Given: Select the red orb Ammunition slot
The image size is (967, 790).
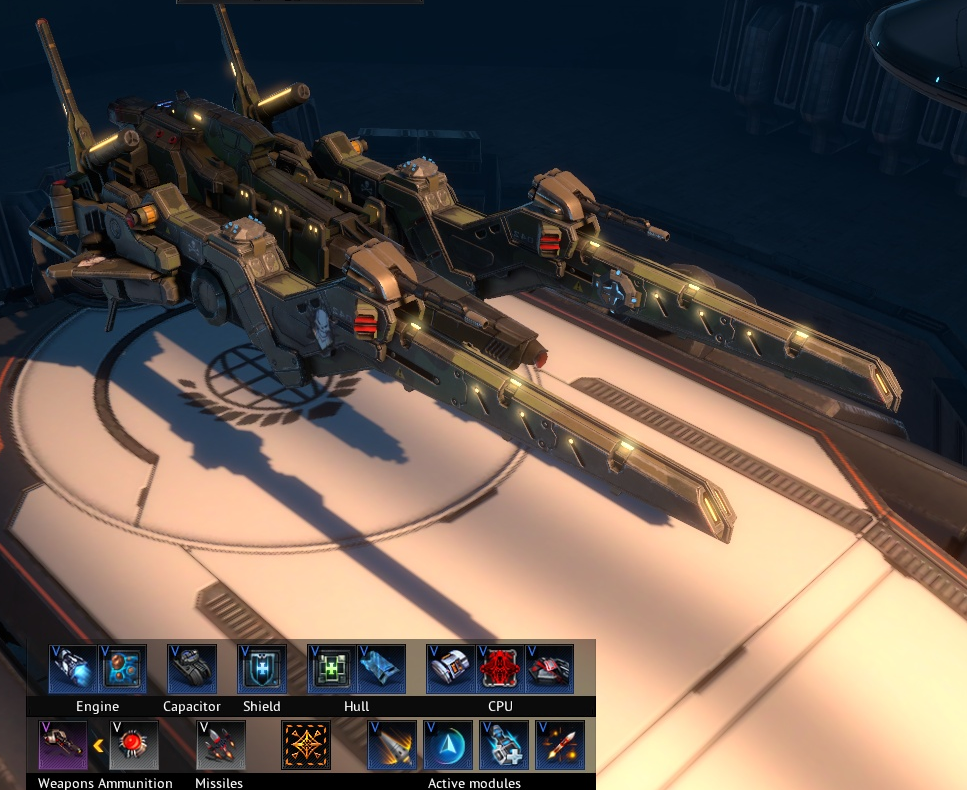Looking at the screenshot, I should tap(134, 745).
